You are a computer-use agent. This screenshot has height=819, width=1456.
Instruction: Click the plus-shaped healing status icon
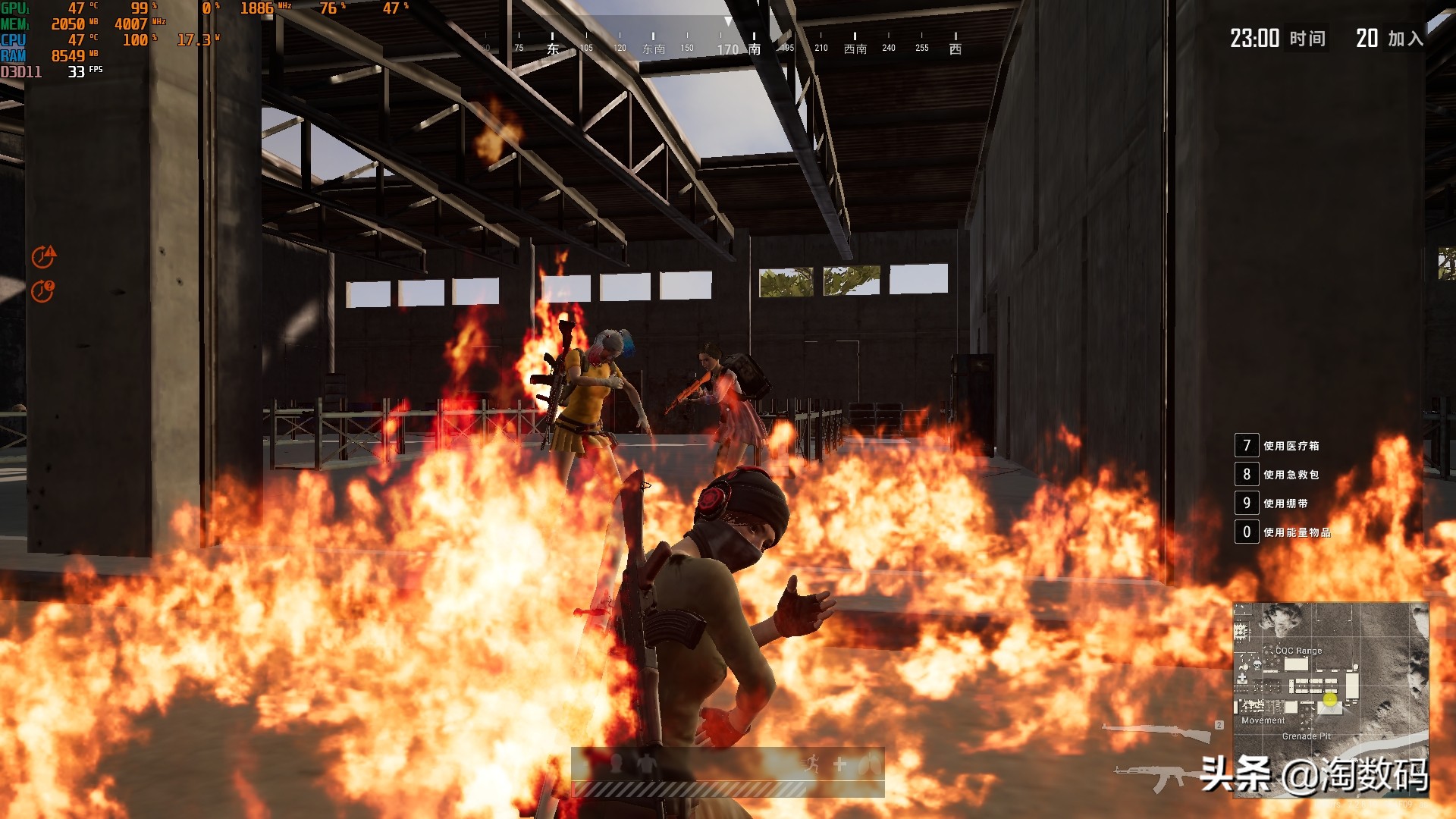[x=840, y=764]
